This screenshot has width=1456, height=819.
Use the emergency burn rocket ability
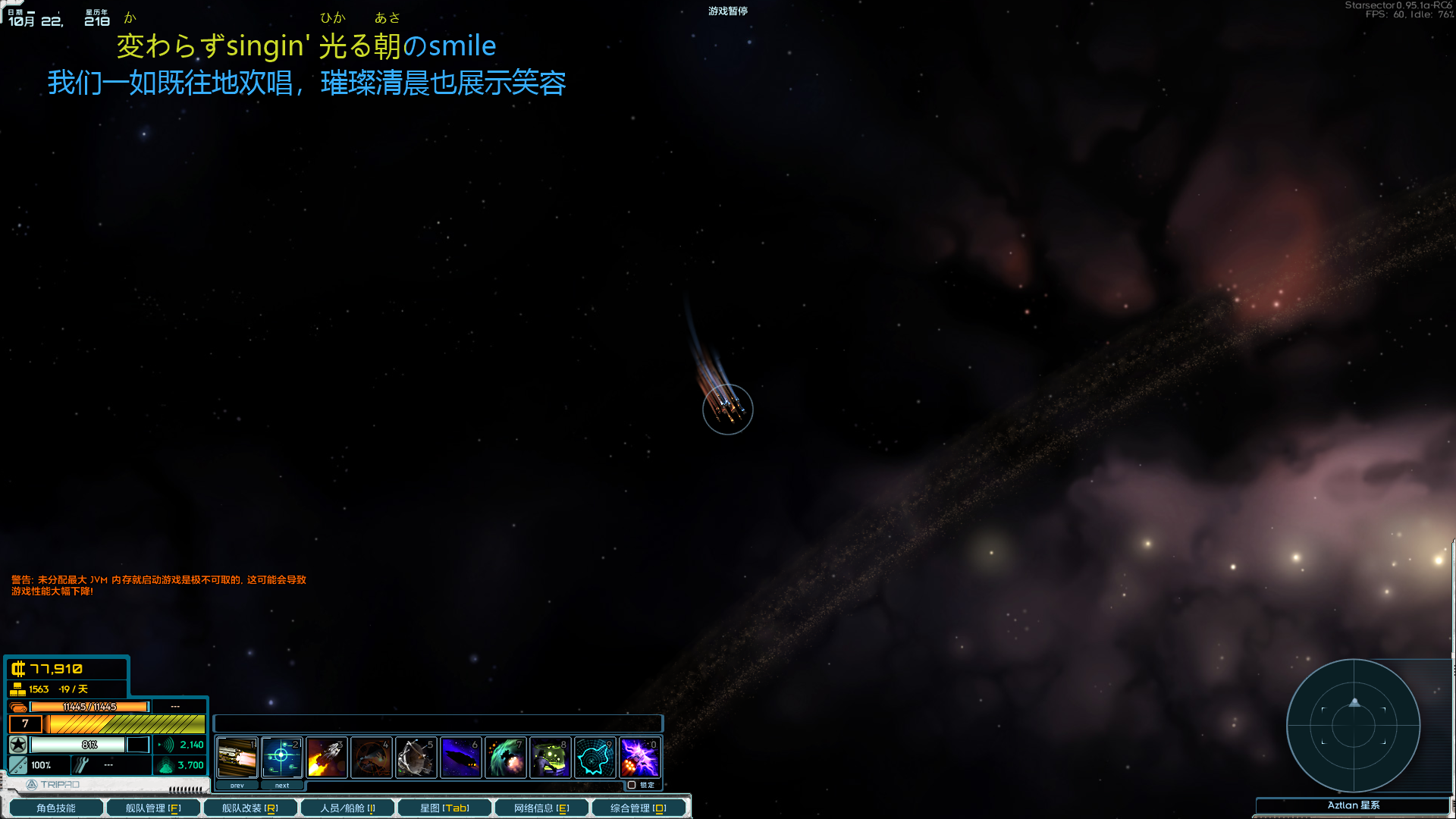327,757
